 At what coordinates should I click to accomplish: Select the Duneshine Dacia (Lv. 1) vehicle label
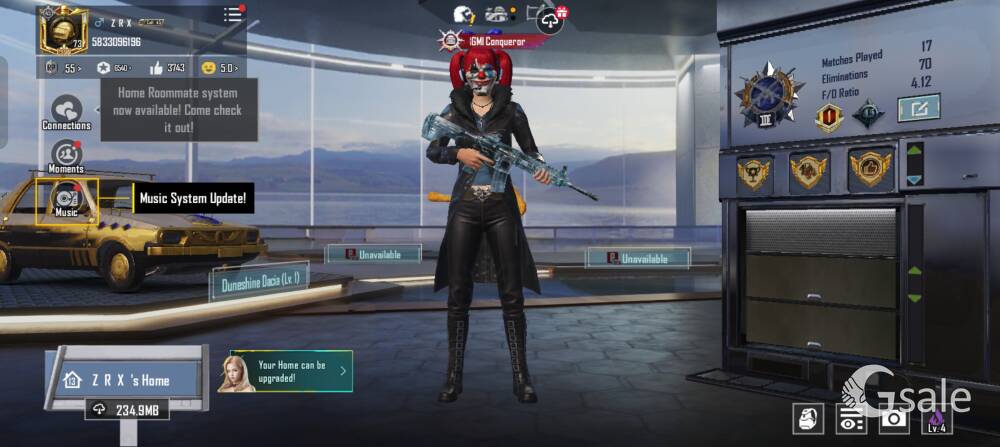click(x=259, y=281)
